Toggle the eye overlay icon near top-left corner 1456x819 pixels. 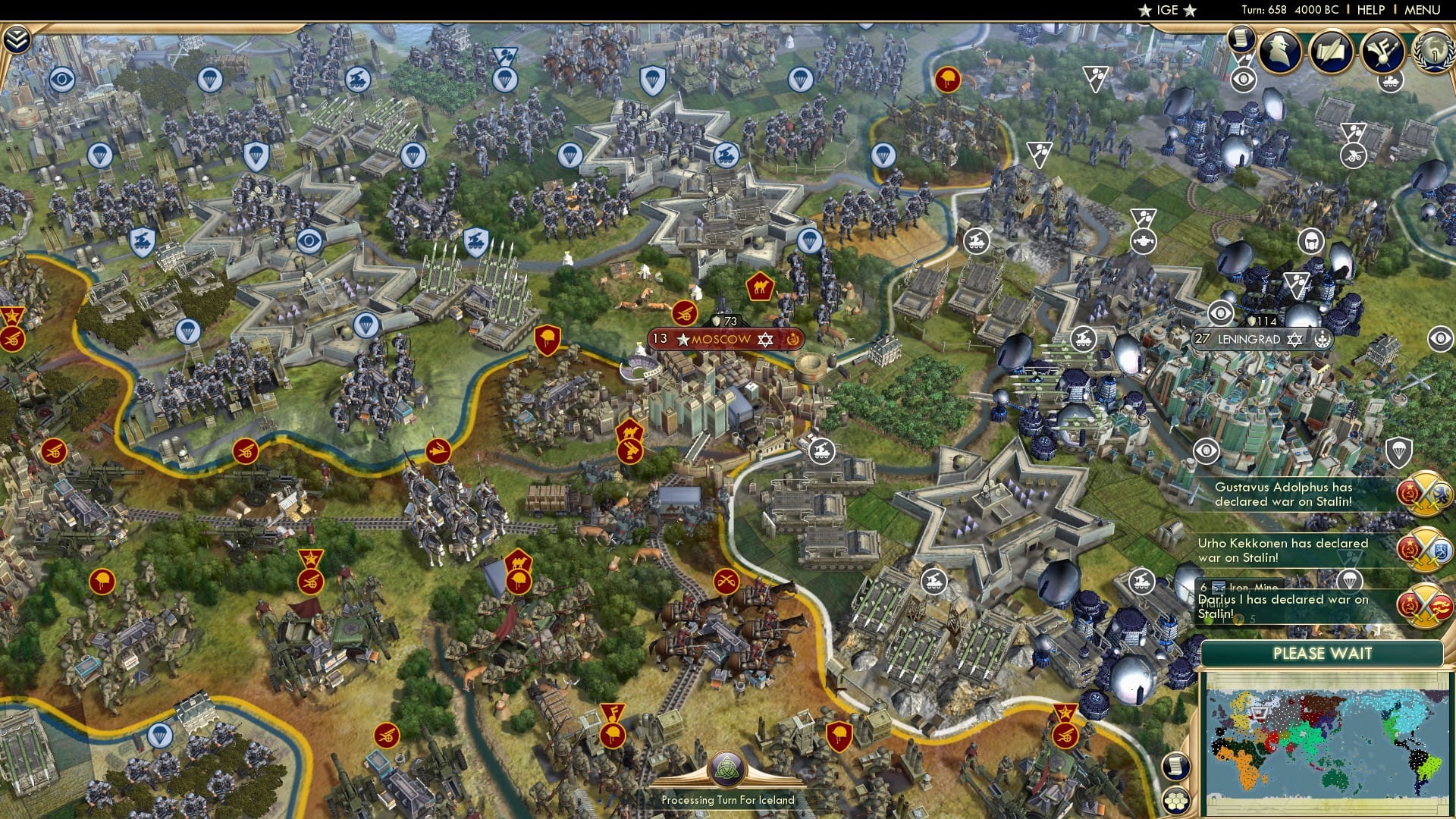coord(61,77)
